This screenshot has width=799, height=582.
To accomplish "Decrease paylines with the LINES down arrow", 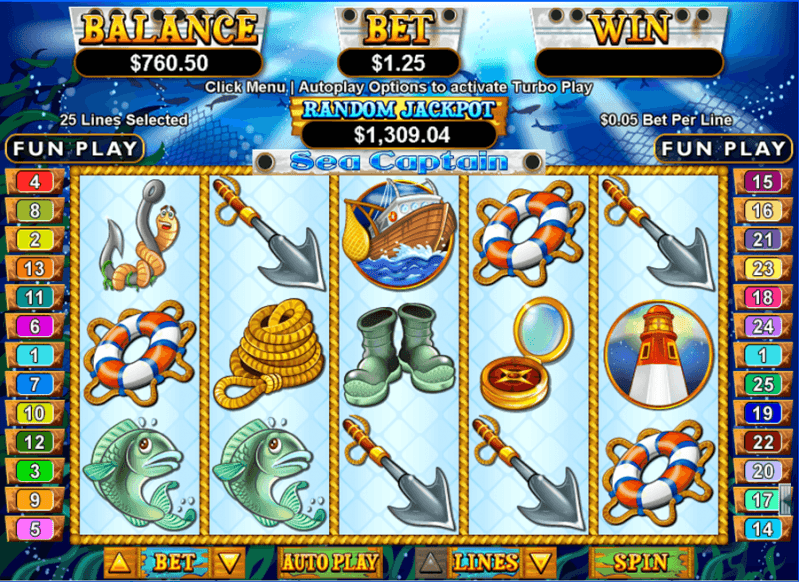I will 540,562.
